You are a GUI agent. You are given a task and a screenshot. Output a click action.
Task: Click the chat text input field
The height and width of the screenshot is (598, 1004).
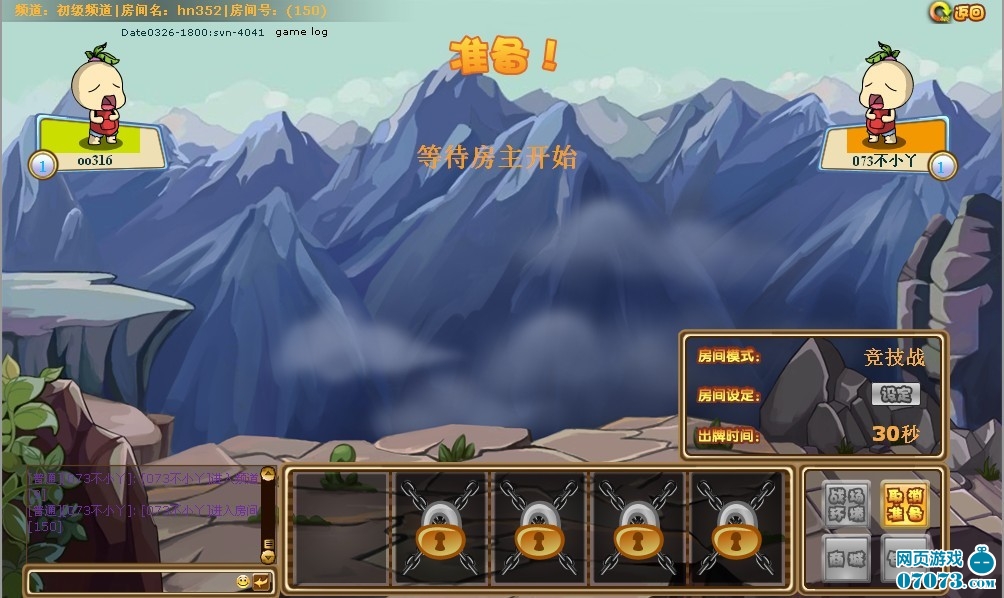pos(130,581)
